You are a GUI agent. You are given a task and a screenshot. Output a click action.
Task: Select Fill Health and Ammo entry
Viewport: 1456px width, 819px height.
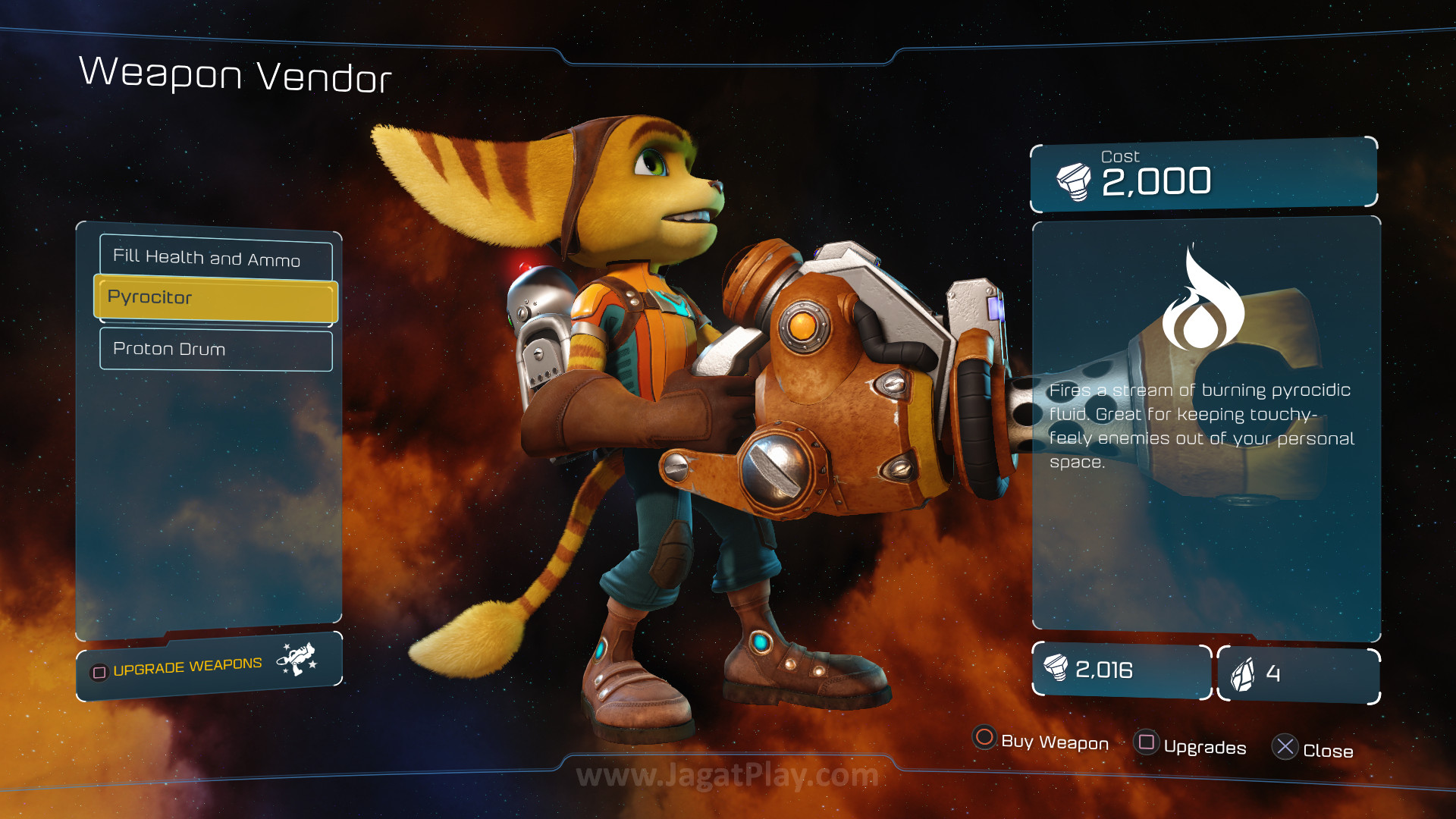pos(215,258)
